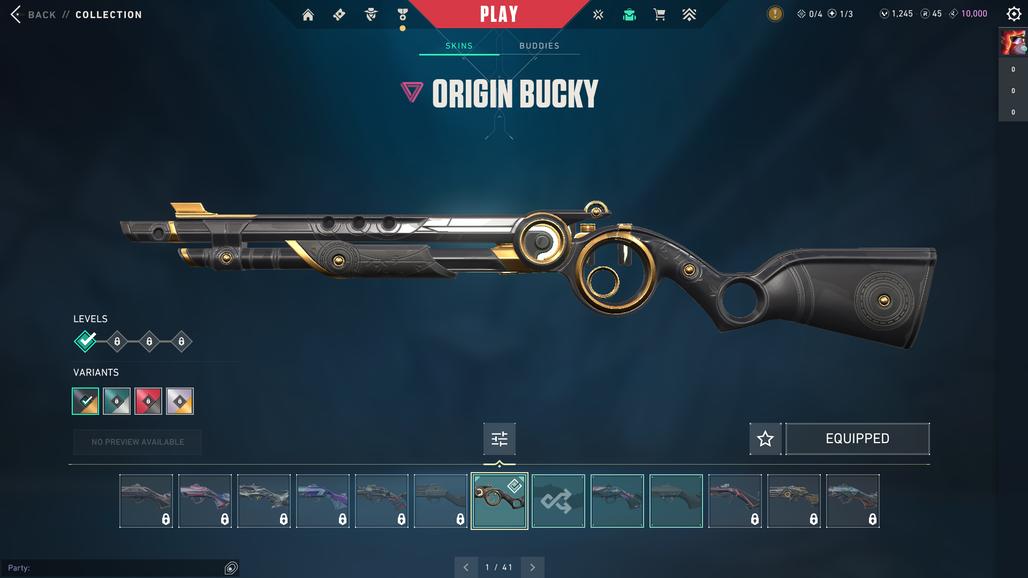
Task: Select the unlocked level one diamond
Action: (x=86, y=342)
